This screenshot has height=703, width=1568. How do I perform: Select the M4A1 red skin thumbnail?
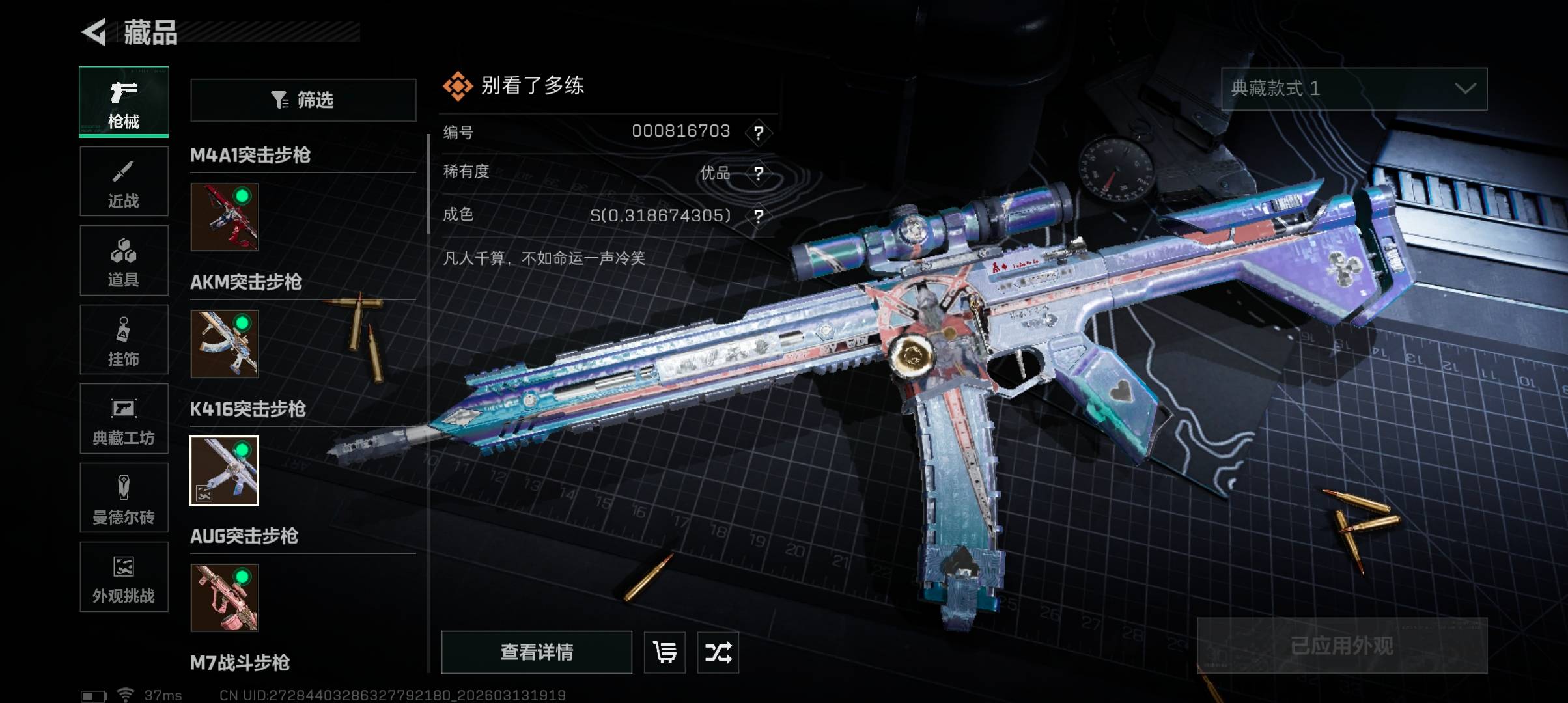(225, 217)
